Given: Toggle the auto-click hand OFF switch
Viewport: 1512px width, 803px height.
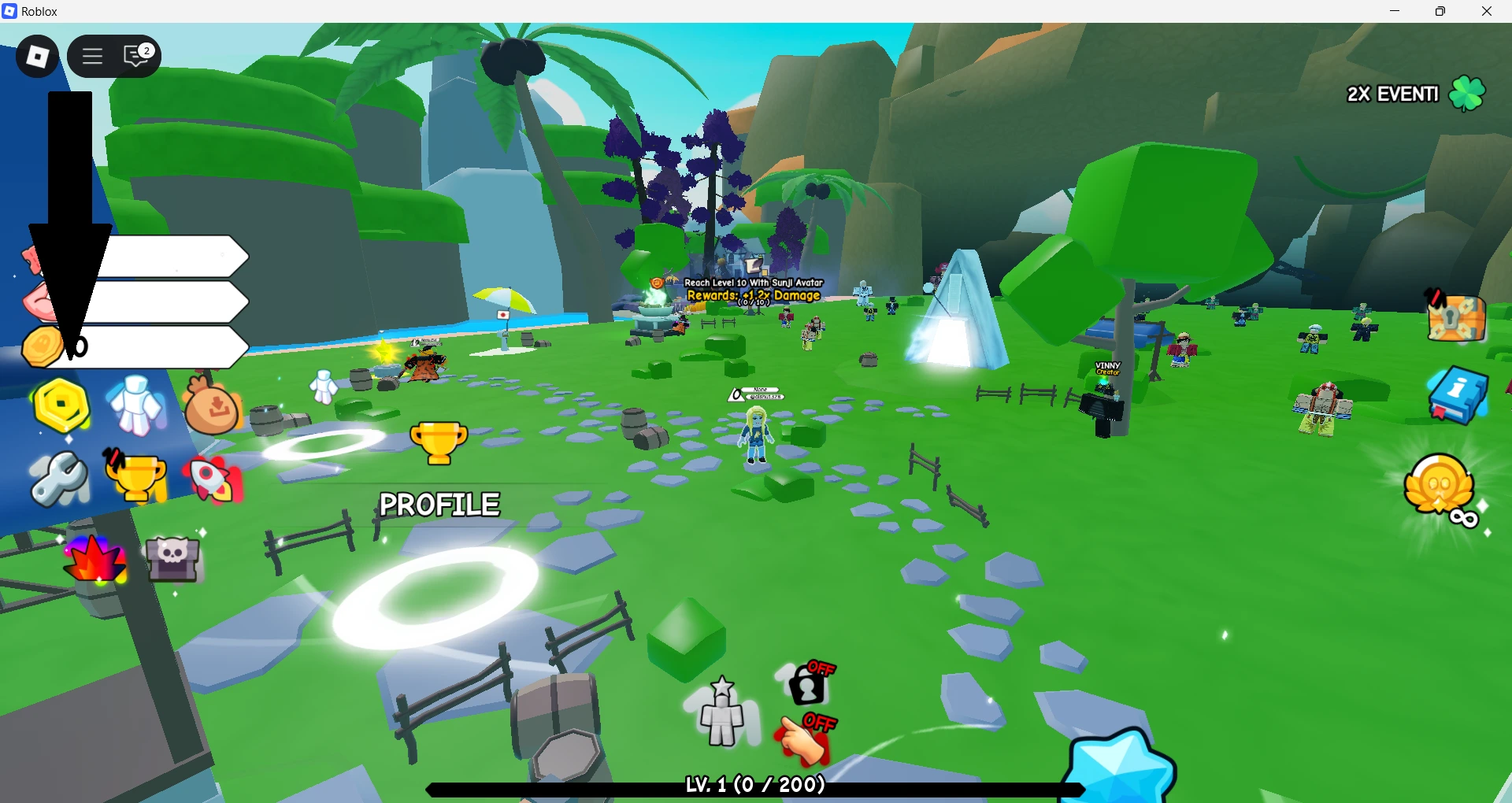Looking at the screenshot, I should (x=806, y=739).
